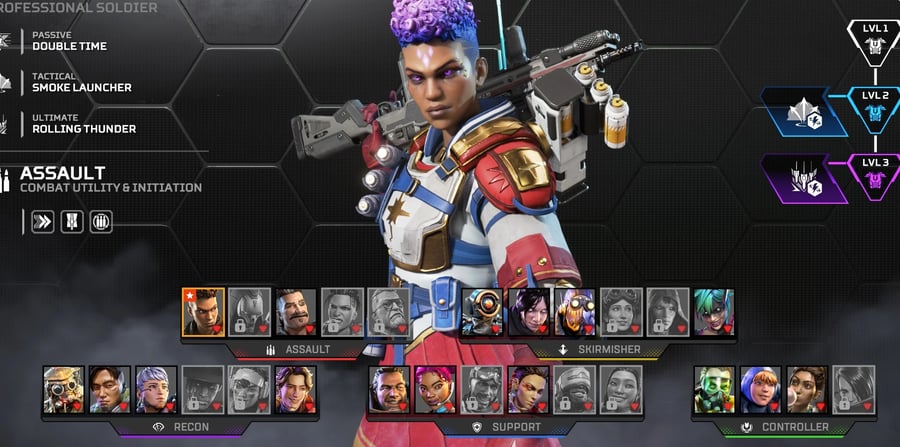Screen dimensions: 900x447
Task: Pick Wattson in the Controller row
Action: (x=760, y=390)
